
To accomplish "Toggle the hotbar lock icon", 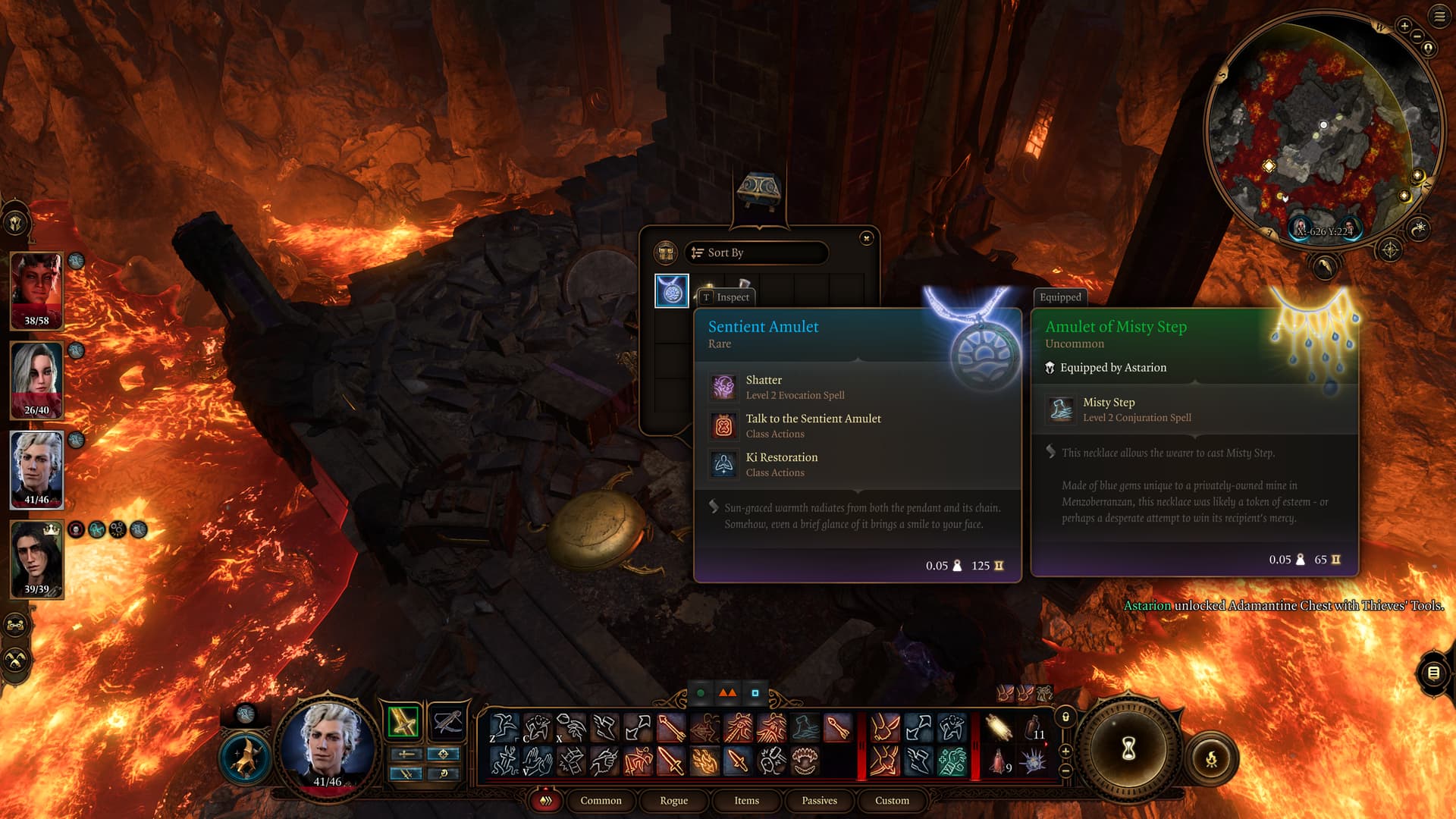I will pyautogui.click(x=1065, y=717).
